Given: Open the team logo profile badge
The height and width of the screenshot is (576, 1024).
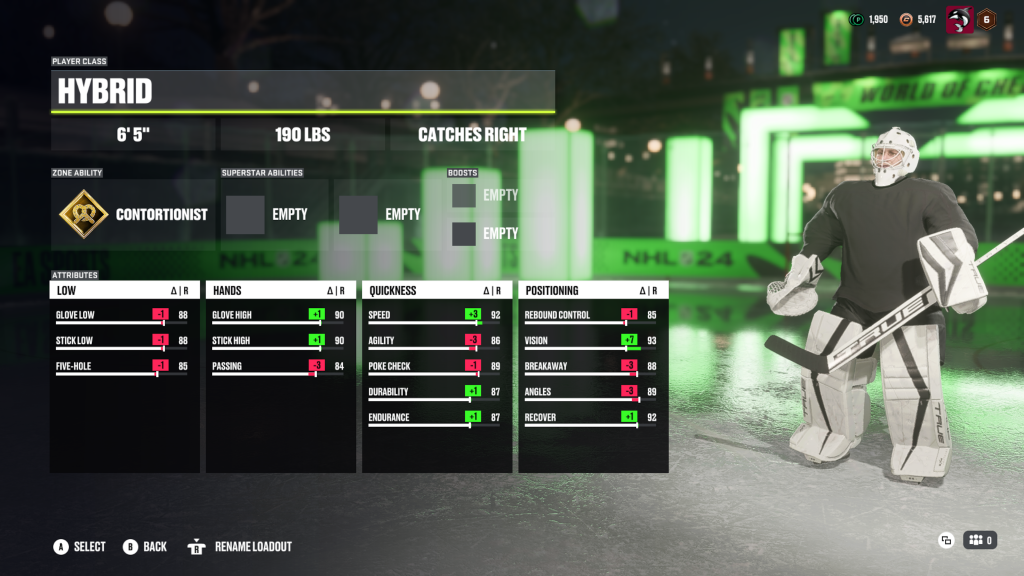Looking at the screenshot, I should [959, 19].
